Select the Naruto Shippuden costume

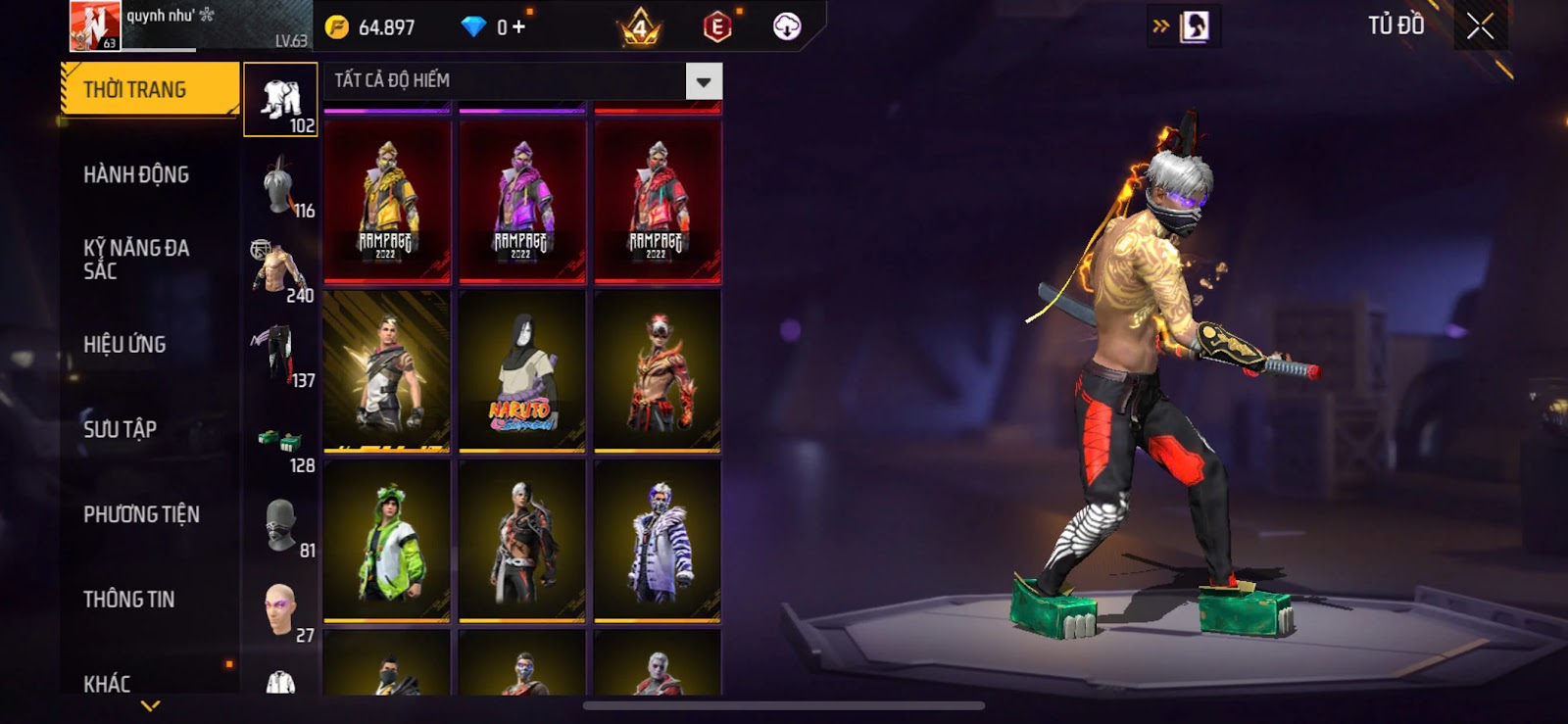tap(522, 372)
